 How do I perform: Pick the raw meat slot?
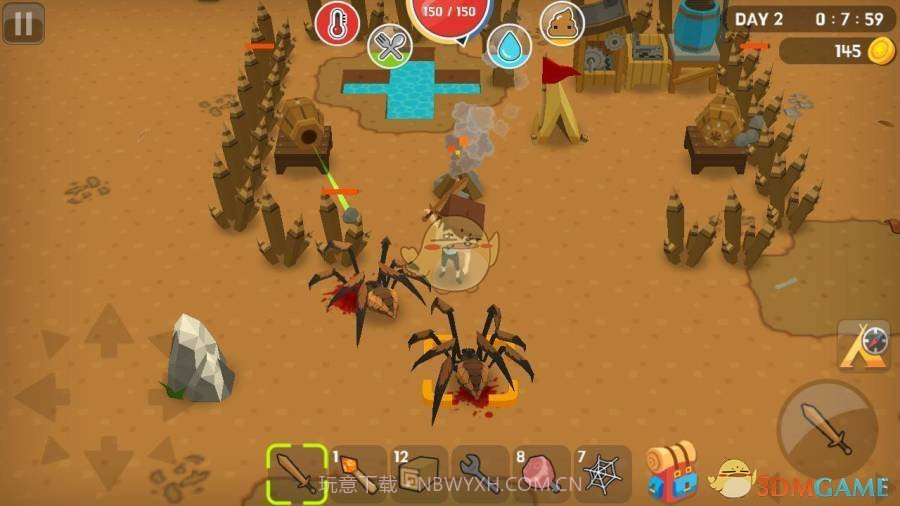541,472
